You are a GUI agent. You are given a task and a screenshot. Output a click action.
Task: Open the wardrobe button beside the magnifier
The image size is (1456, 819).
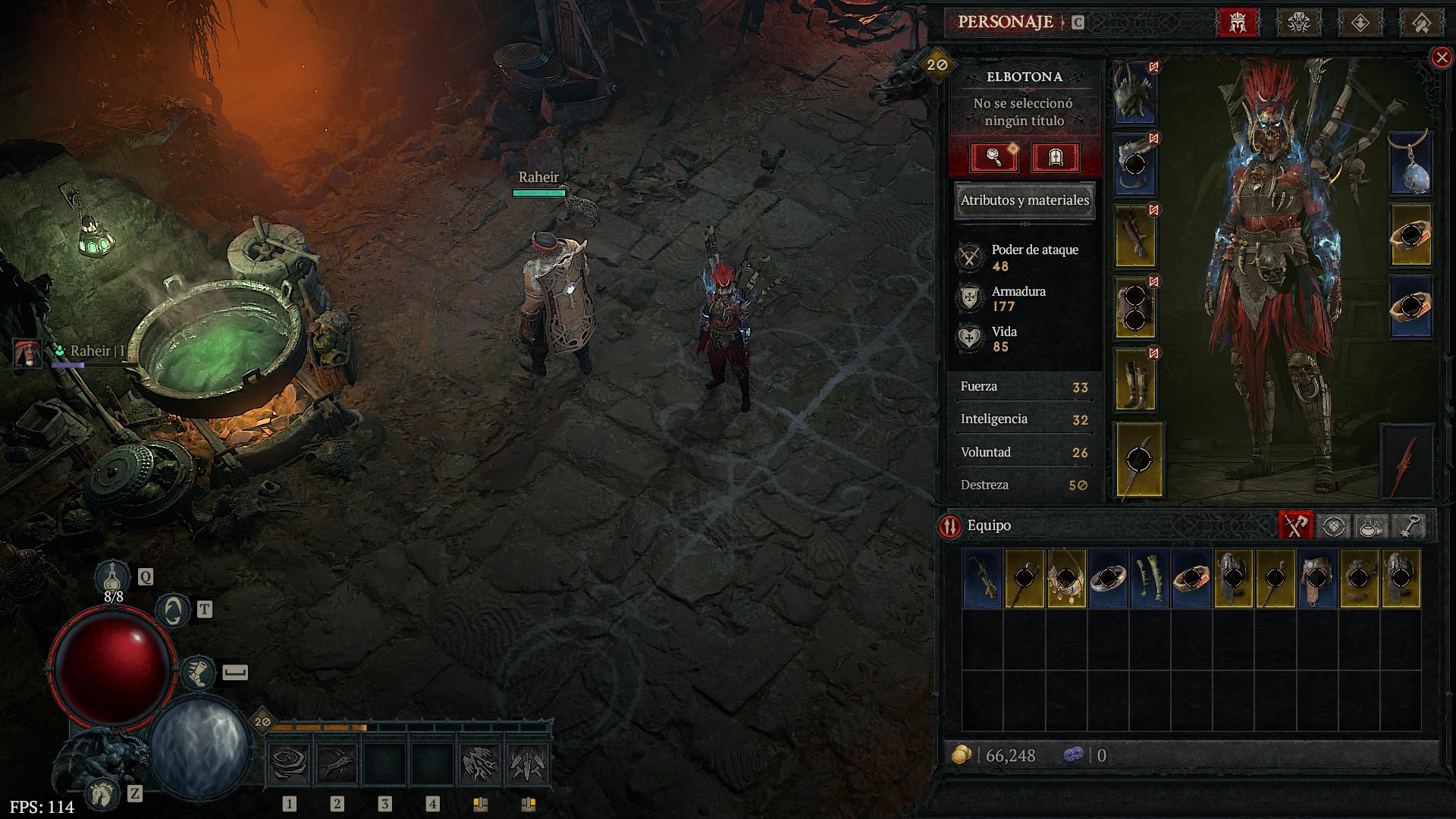pyautogui.click(x=1055, y=157)
